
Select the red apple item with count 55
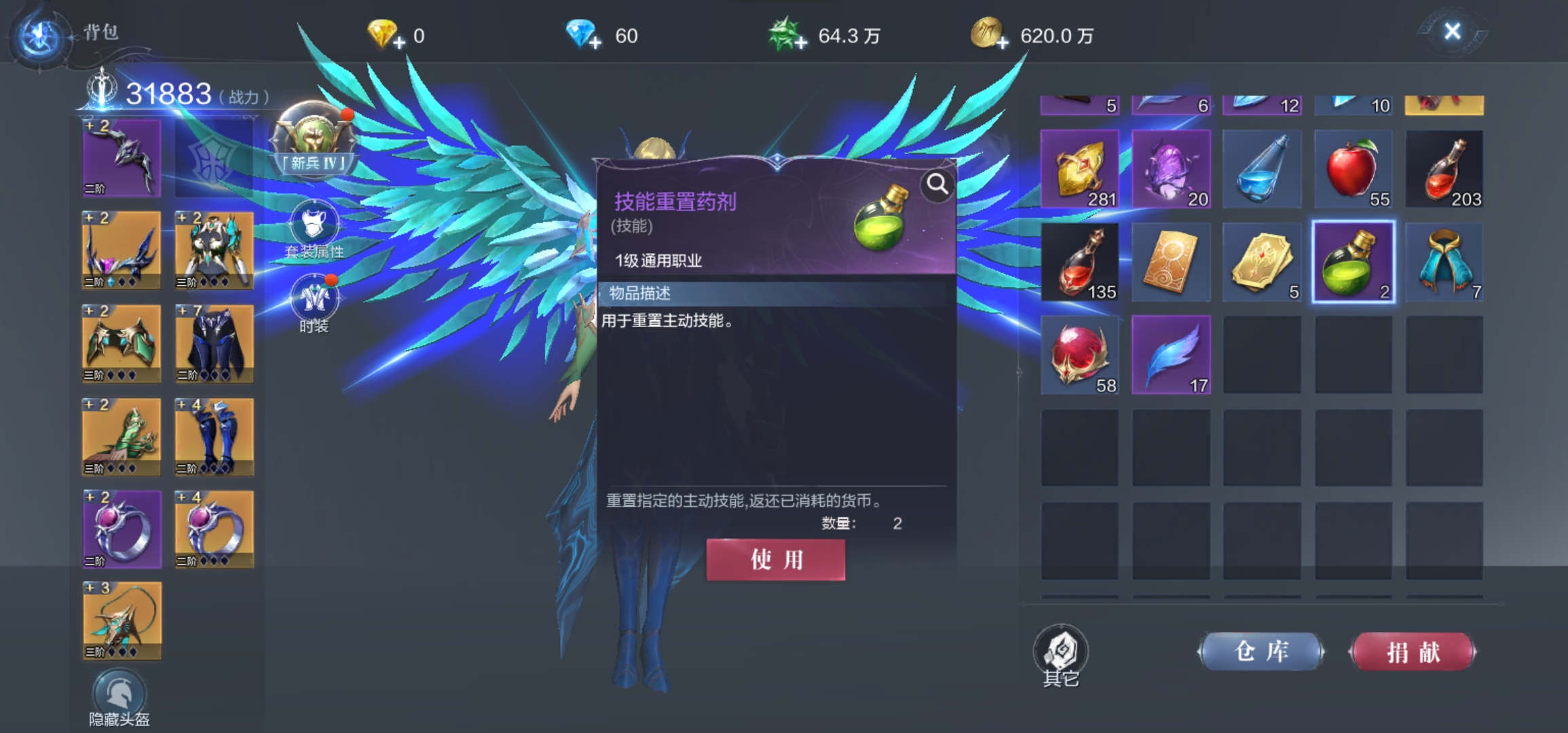[x=1354, y=168]
